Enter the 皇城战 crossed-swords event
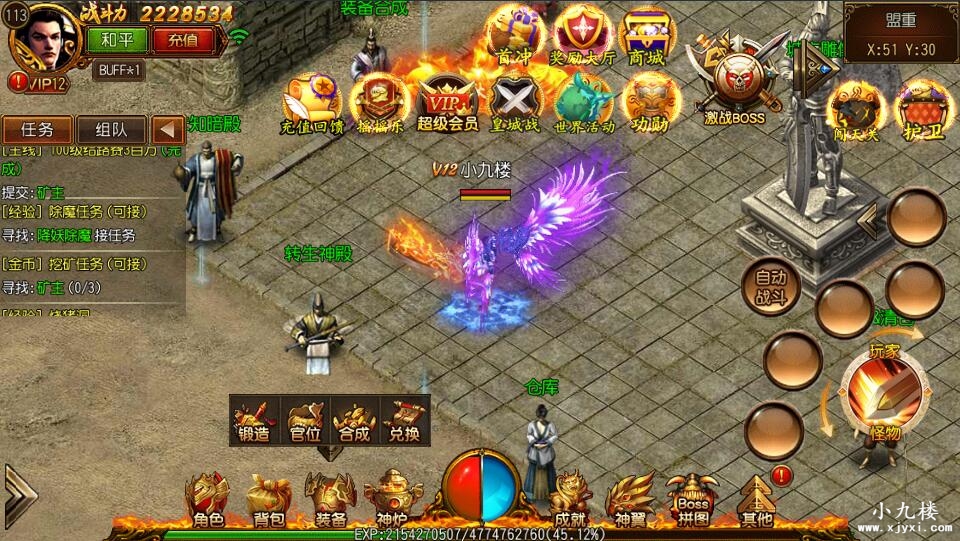Image resolution: width=960 pixels, height=541 pixels. (515, 104)
